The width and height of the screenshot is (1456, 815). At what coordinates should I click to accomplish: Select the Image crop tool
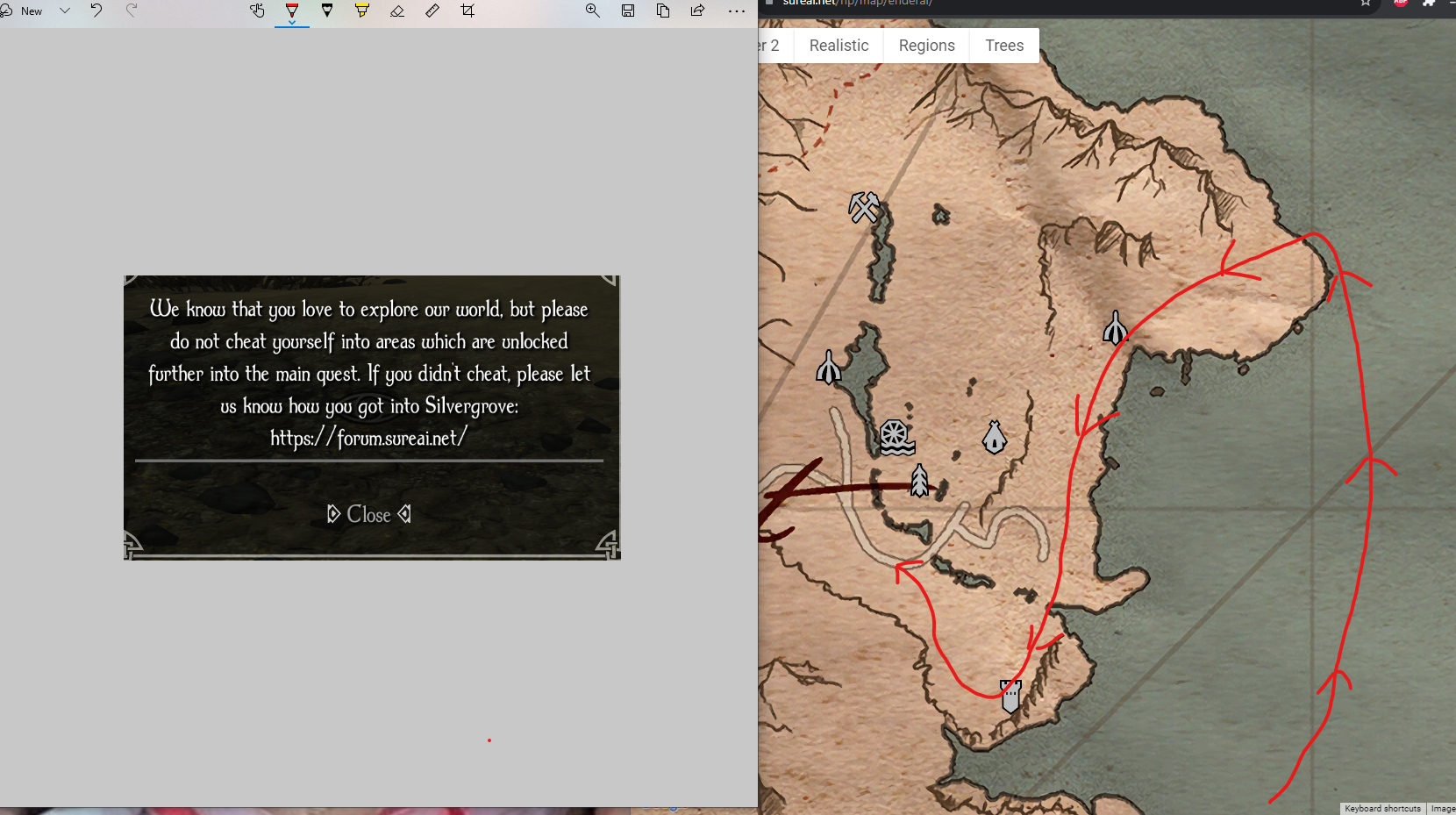click(x=467, y=11)
